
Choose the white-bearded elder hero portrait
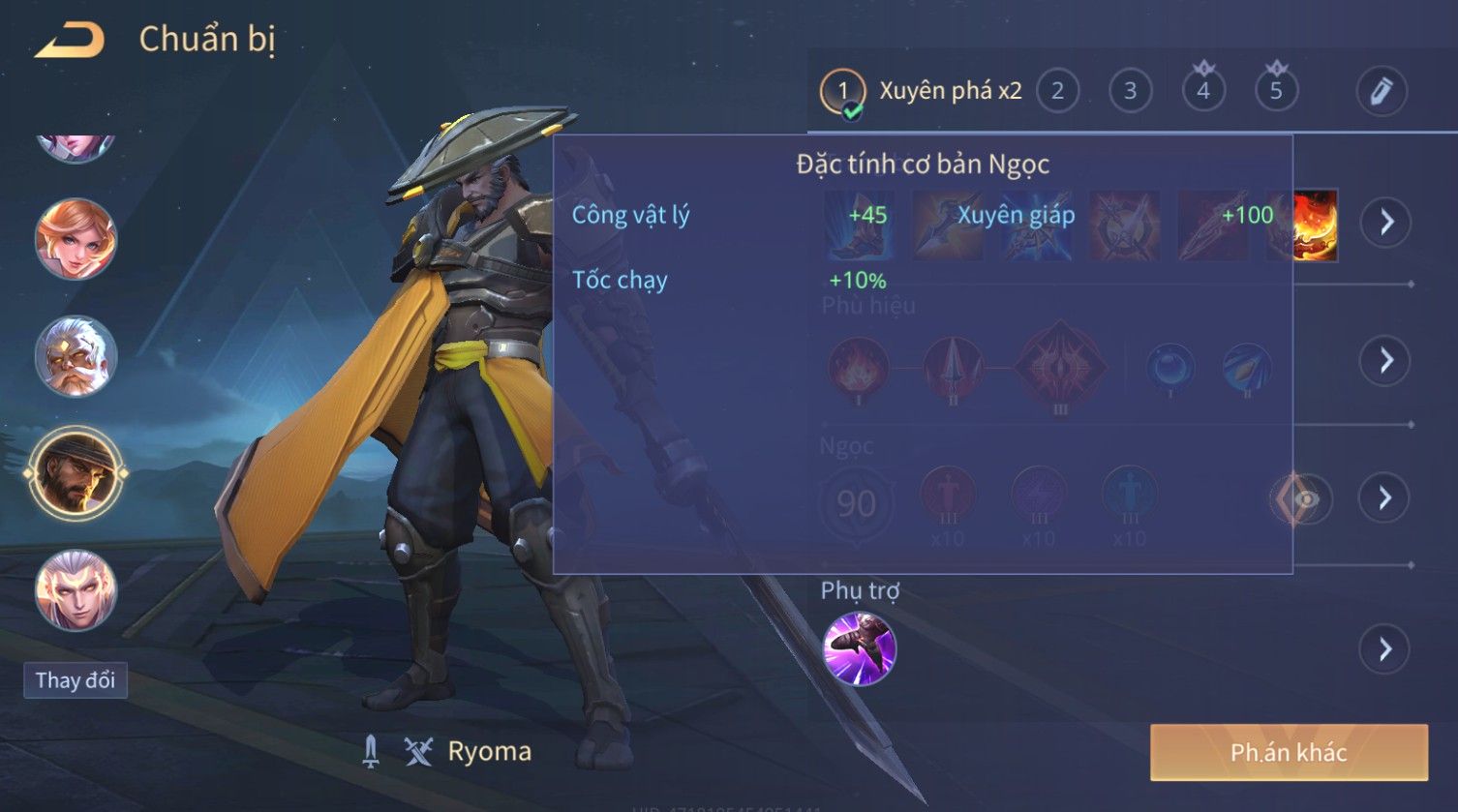76,356
